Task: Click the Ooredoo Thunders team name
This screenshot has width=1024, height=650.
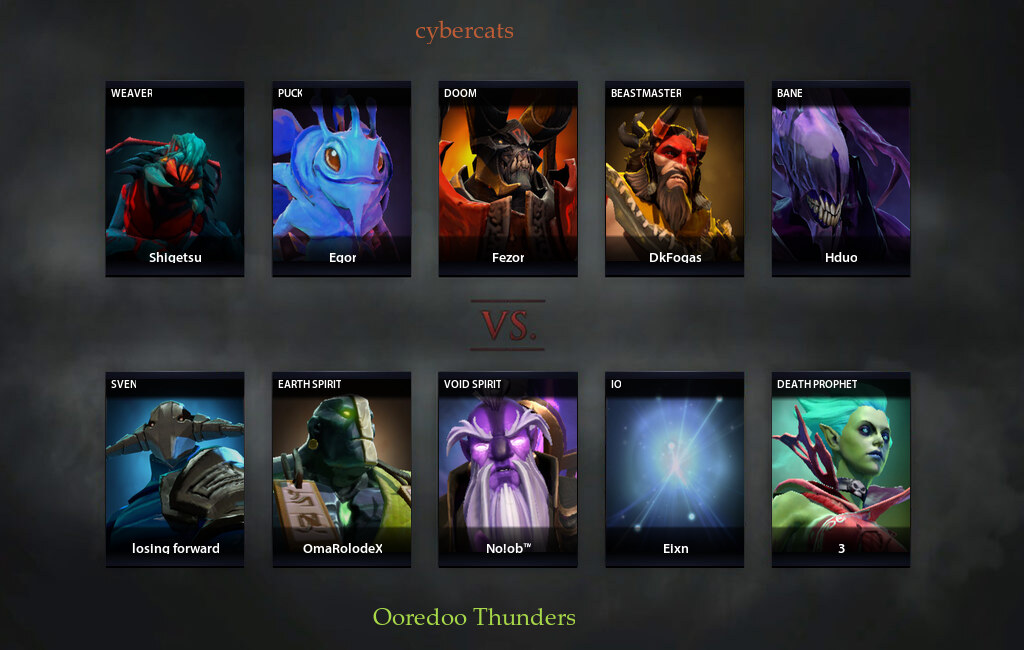Action: pyautogui.click(x=474, y=617)
